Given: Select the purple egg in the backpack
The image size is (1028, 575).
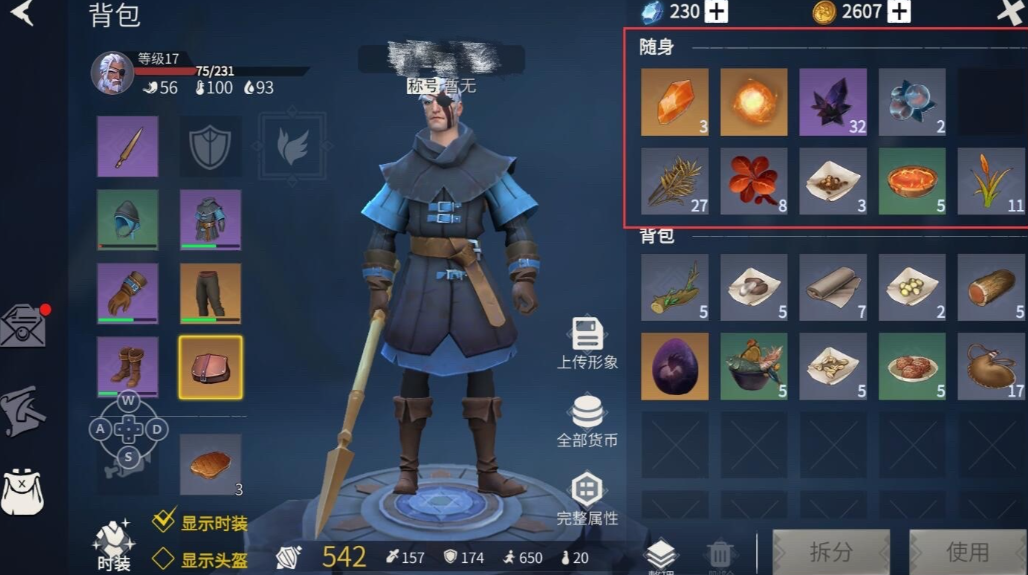Looking at the screenshot, I should (674, 366).
